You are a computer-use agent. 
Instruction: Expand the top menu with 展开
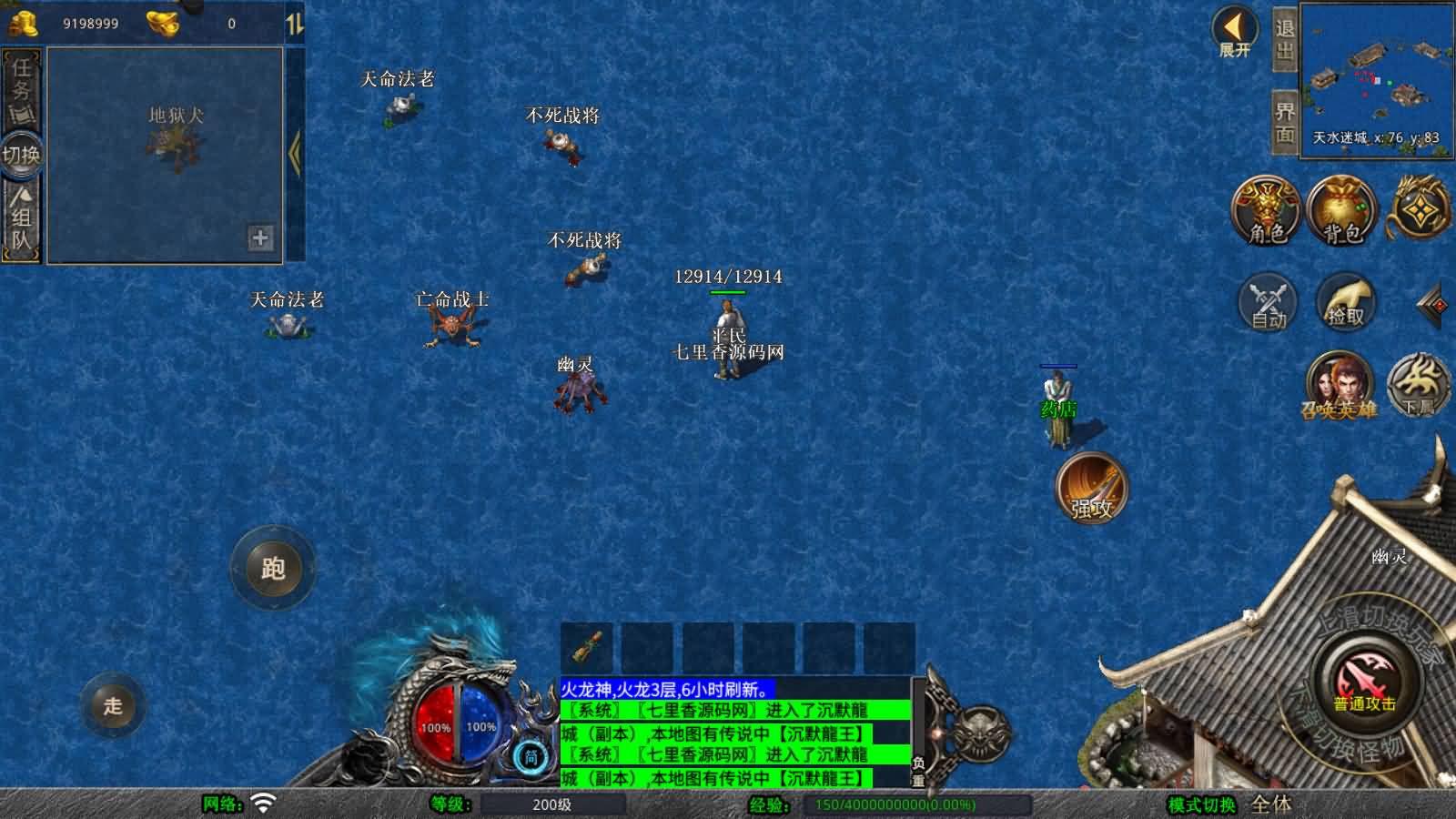1235,32
